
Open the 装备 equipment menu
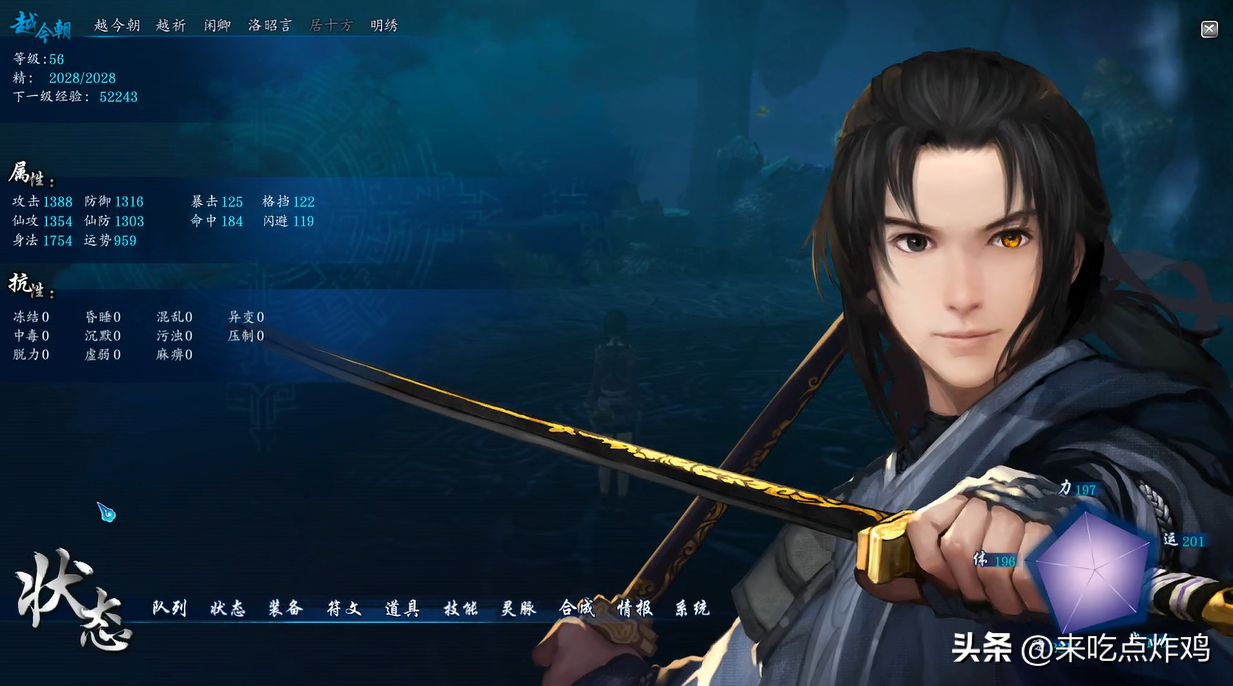[286, 608]
